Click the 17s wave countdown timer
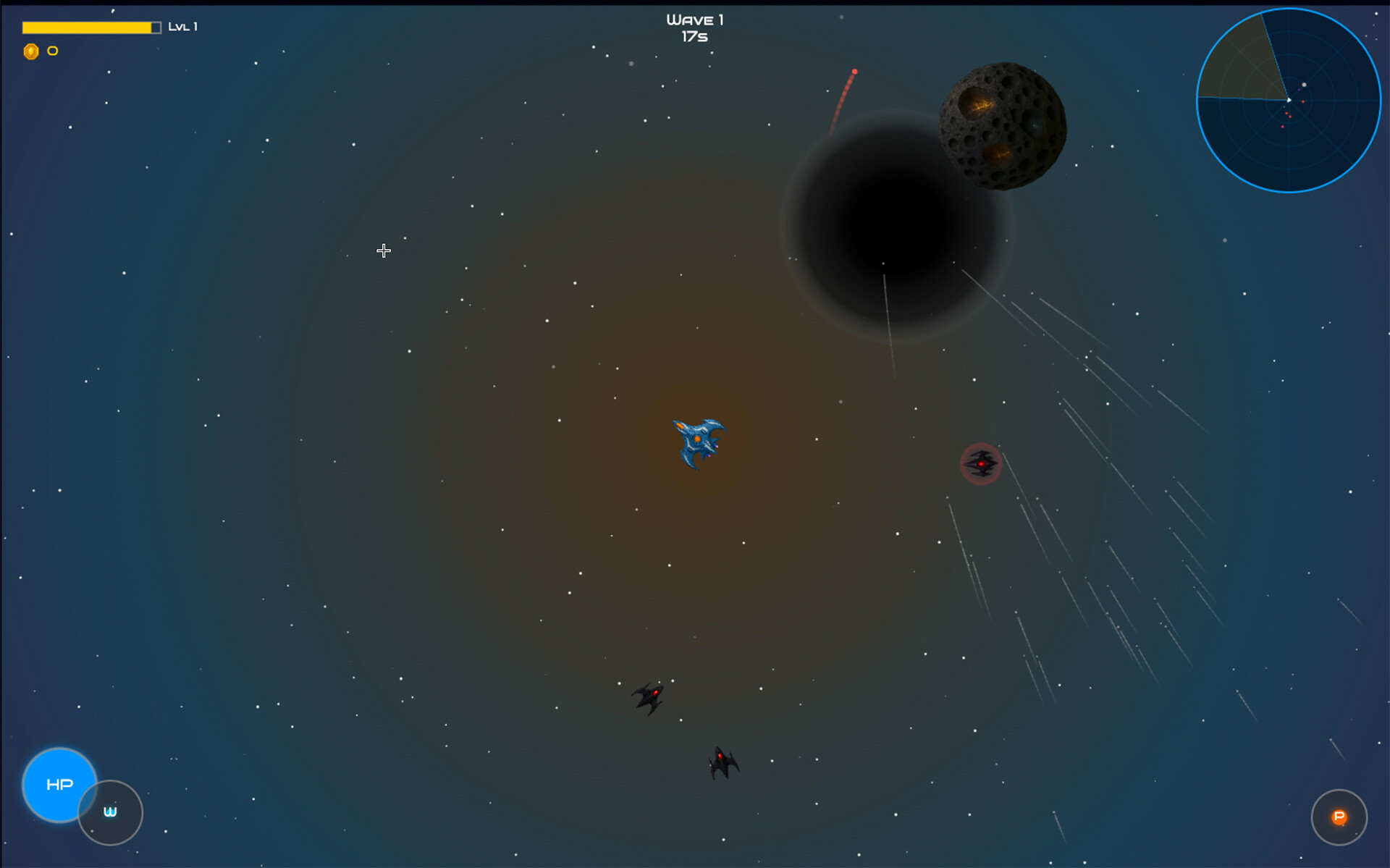 click(x=694, y=37)
